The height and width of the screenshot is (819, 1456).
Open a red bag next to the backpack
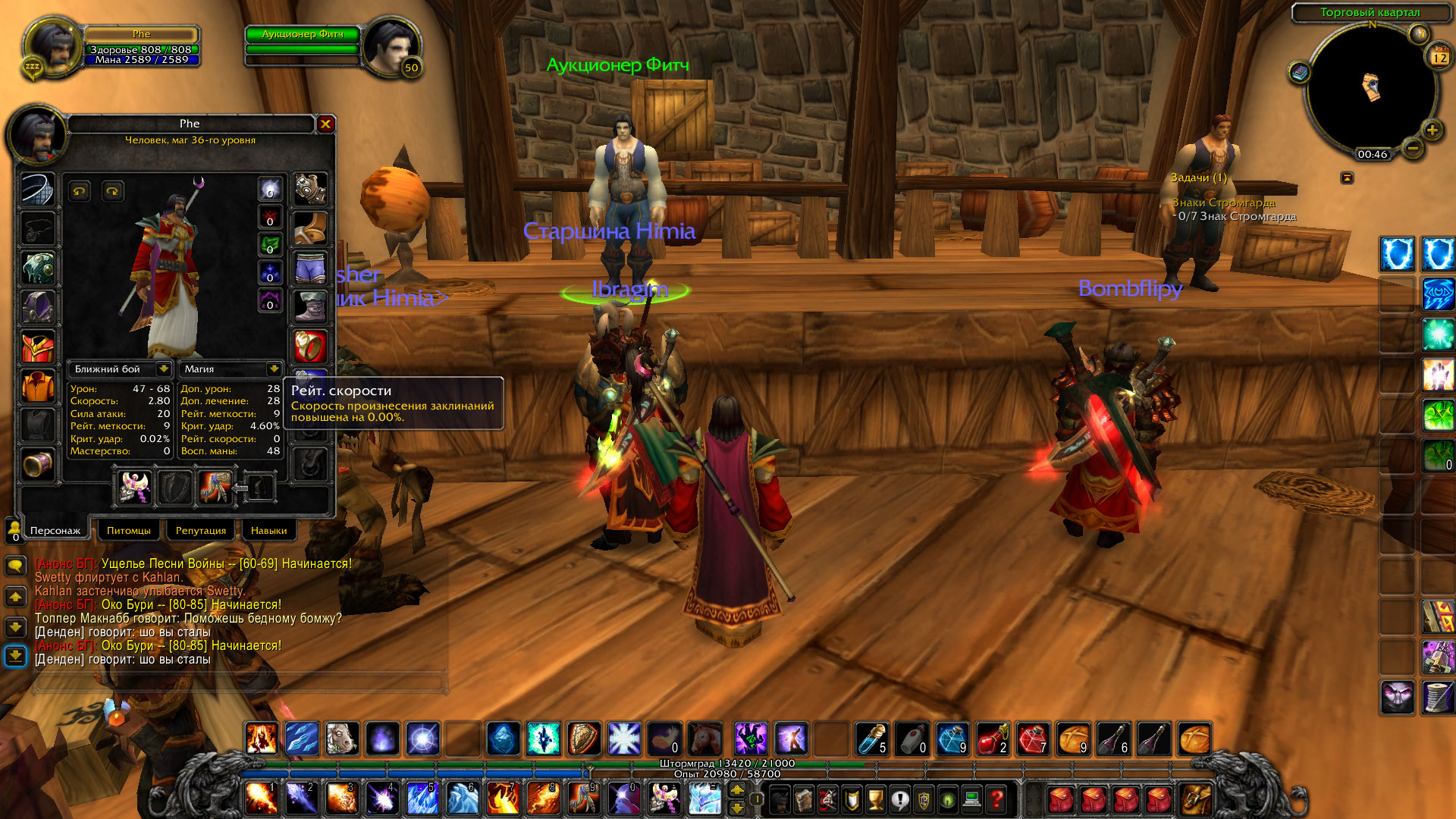tap(1157, 800)
